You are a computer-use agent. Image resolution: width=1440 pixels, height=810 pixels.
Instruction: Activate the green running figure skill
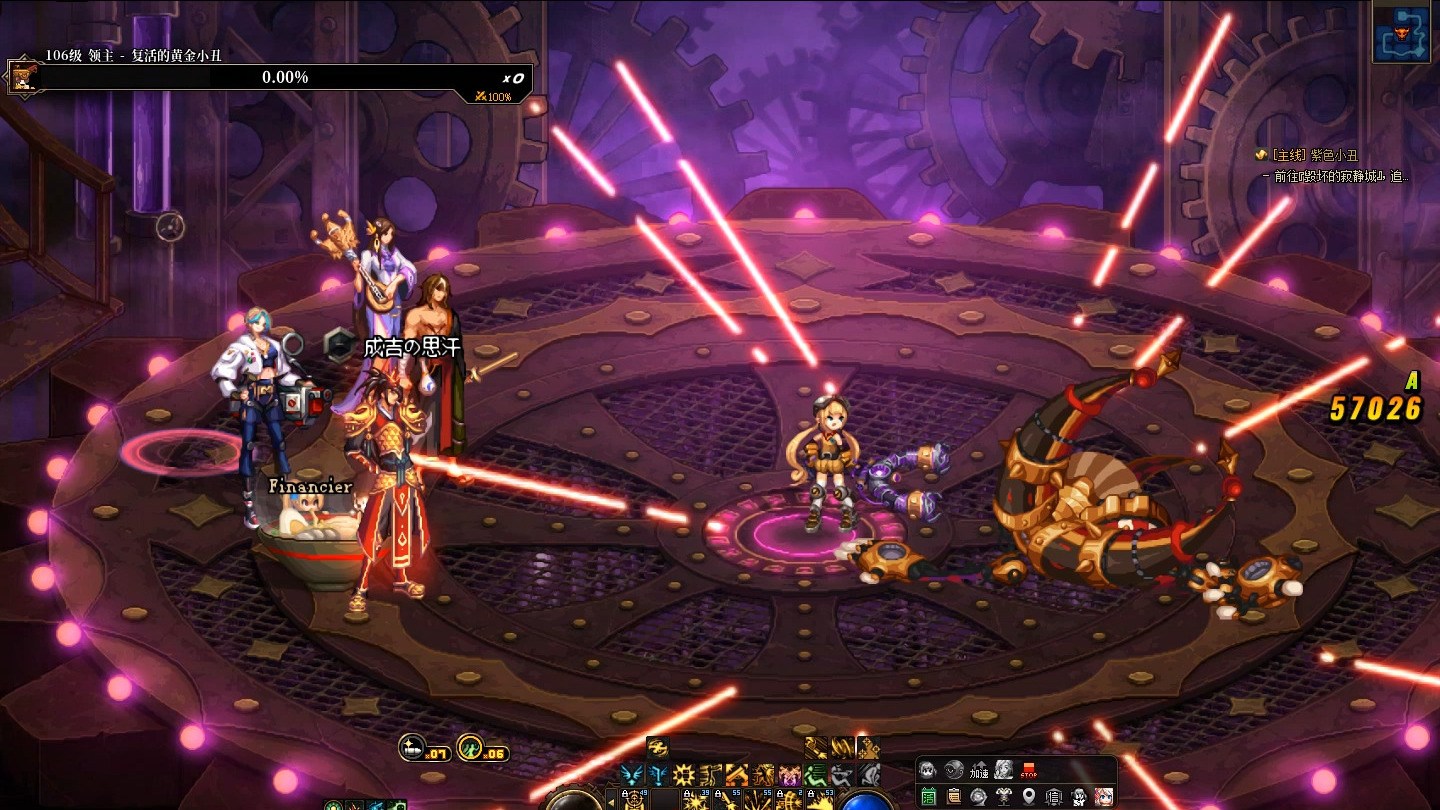pyautogui.click(x=817, y=774)
